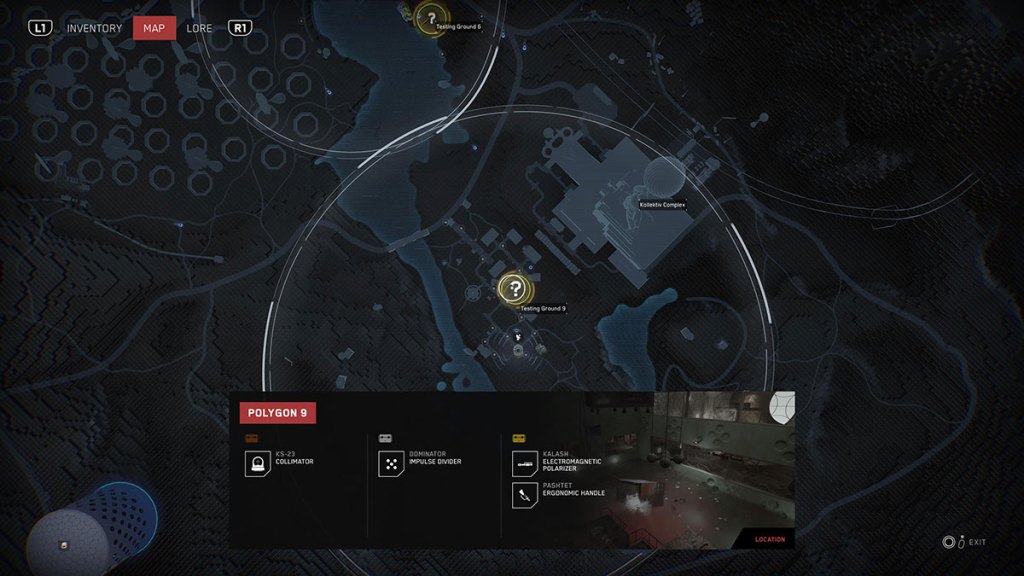The height and width of the screenshot is (576, 1024).
Task: Select the Kalash Electromagnetic Polarizer icon
Action: (524, 463)
